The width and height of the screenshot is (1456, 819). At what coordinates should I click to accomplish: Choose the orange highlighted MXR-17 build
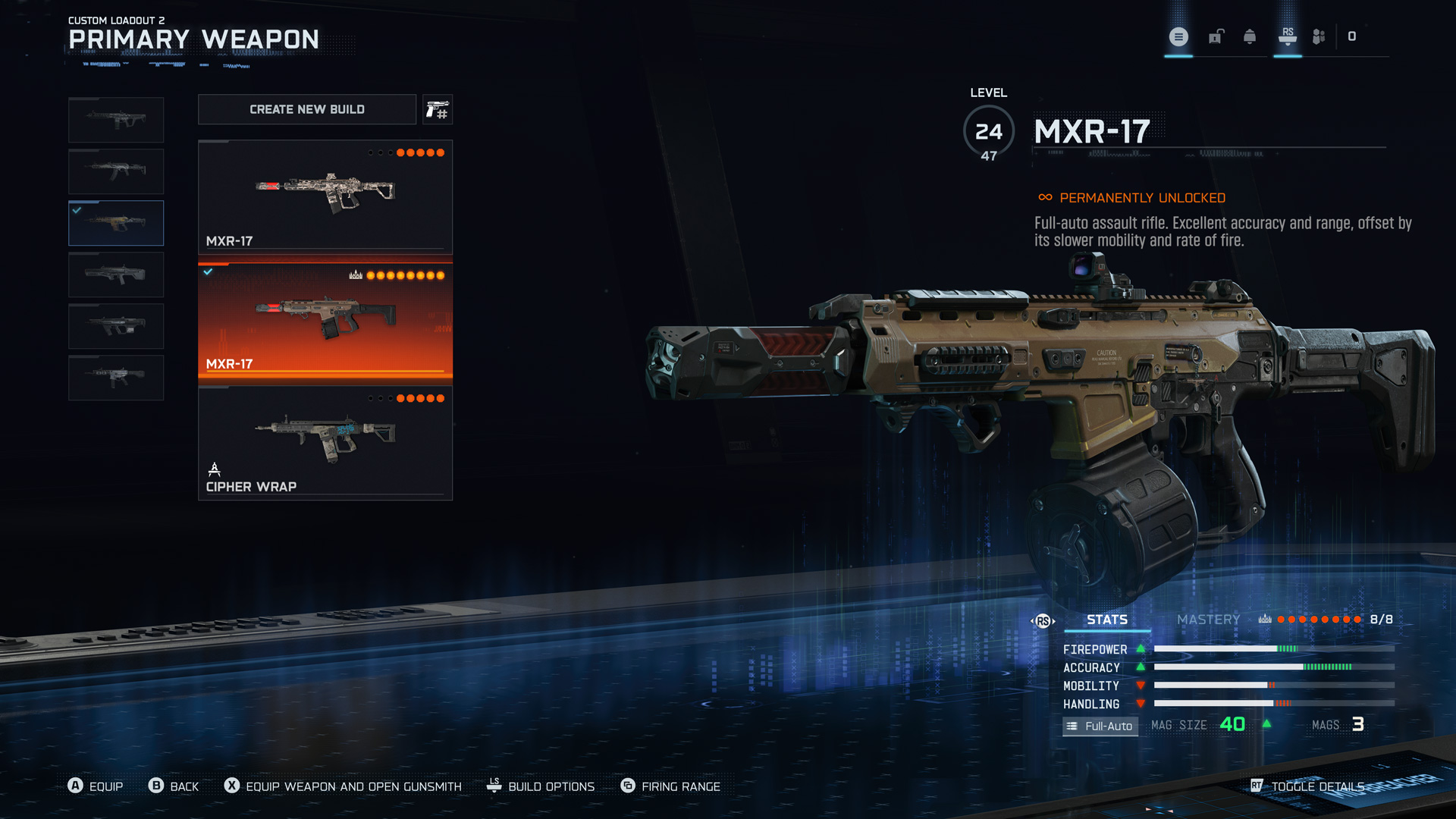(x=325, y=319)
